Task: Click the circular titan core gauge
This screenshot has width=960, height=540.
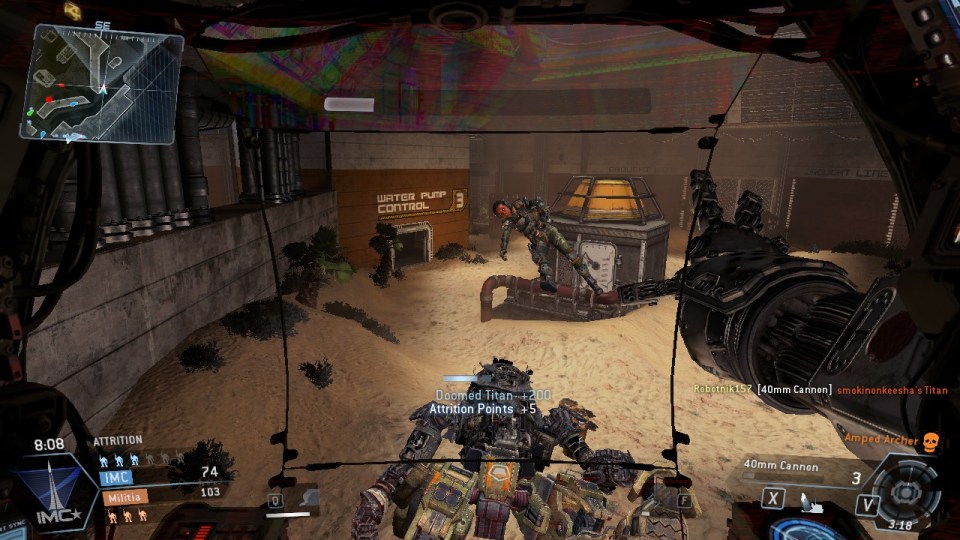Action: coord(905,491)
